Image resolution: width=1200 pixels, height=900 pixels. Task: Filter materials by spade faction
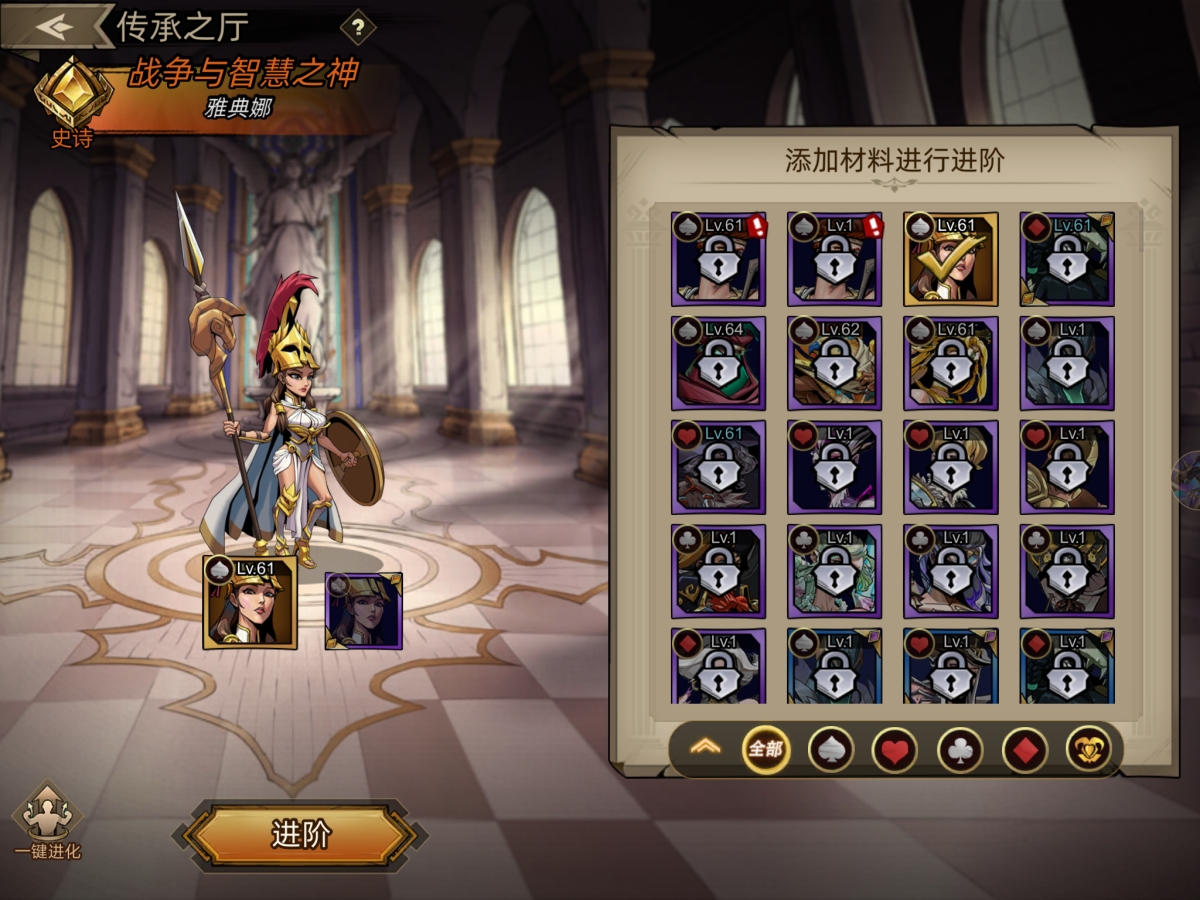click(x=830, y=749)
